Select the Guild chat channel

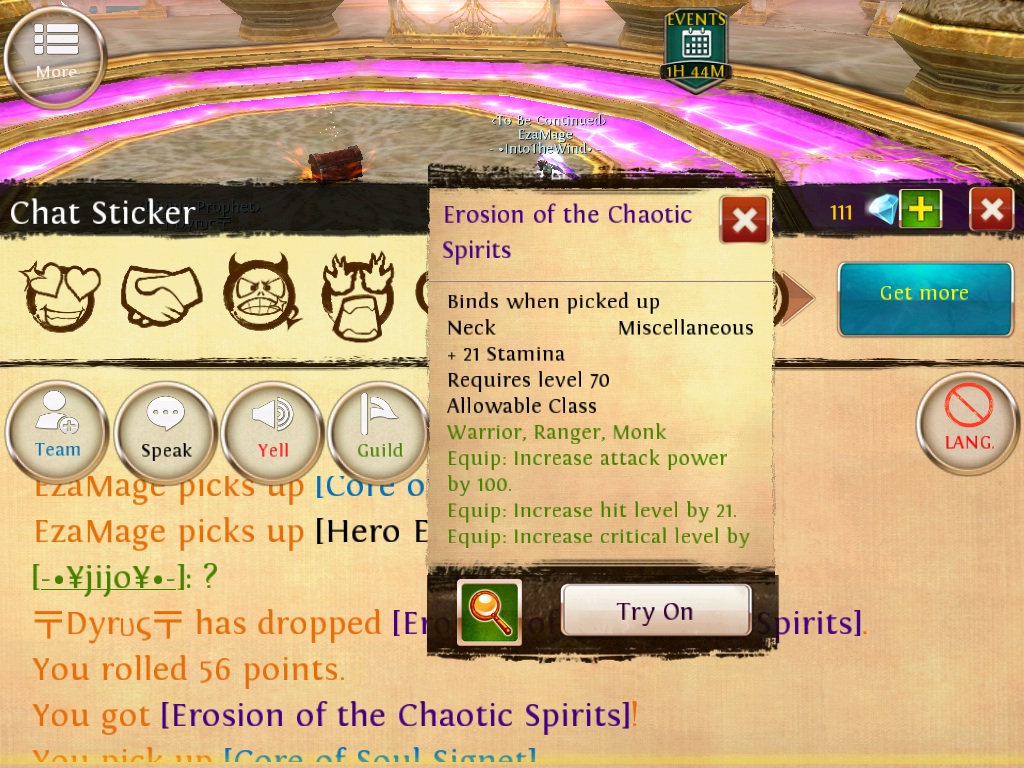(380, 432)
